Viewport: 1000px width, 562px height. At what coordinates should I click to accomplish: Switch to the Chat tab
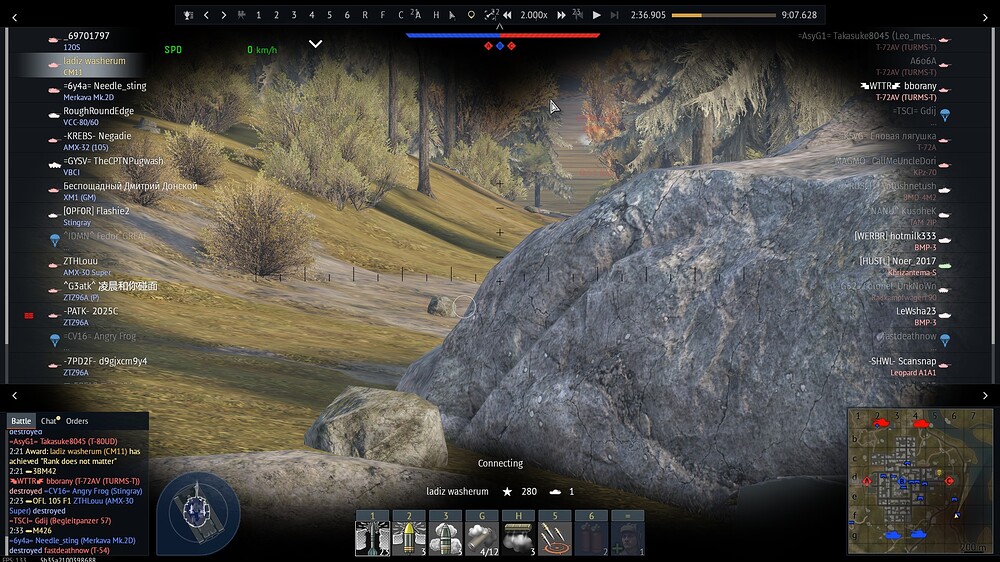click(x=49, y=421)
